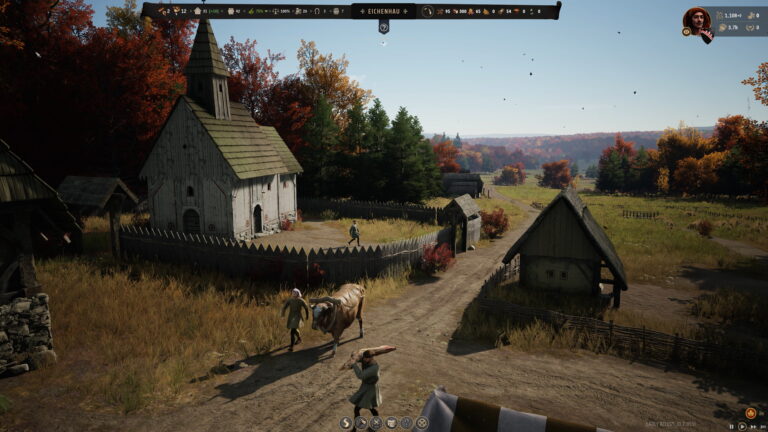768x432 pixels.
Task: Click the autumn maple leaf season icon
Action: pyautogui.click(x=751, y=413)
